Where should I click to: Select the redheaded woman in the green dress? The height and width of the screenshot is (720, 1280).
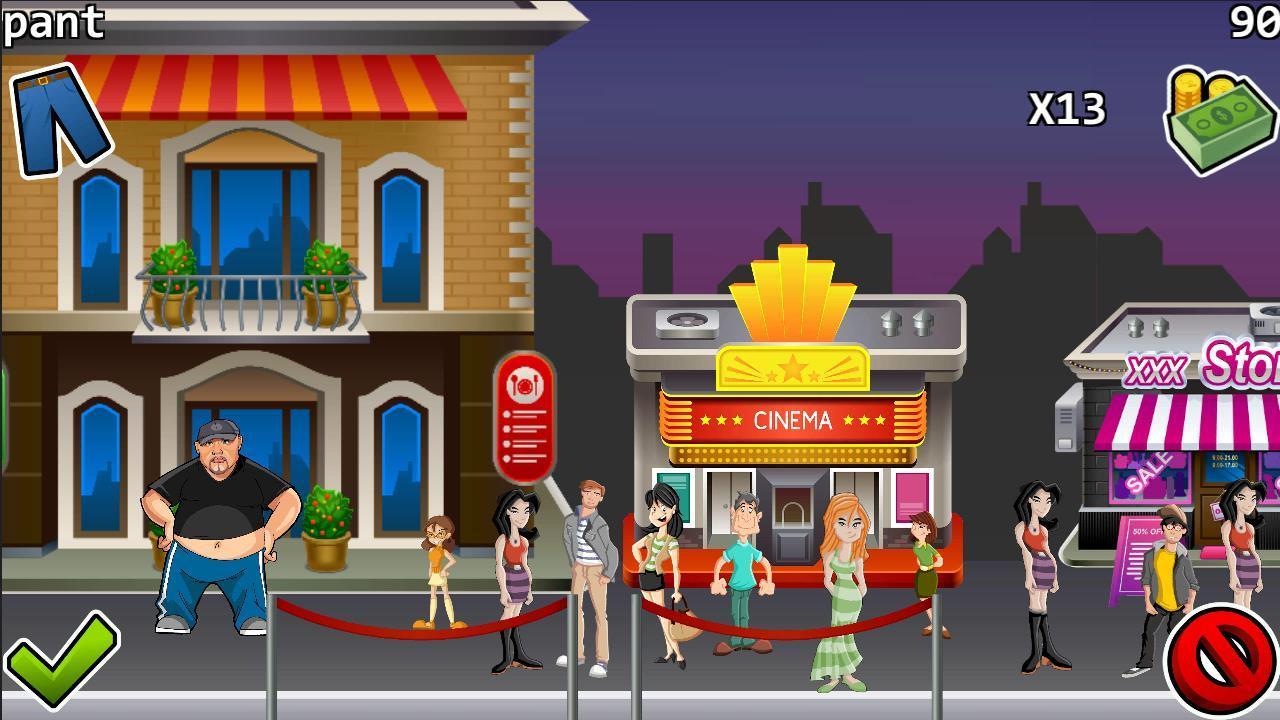843,580
